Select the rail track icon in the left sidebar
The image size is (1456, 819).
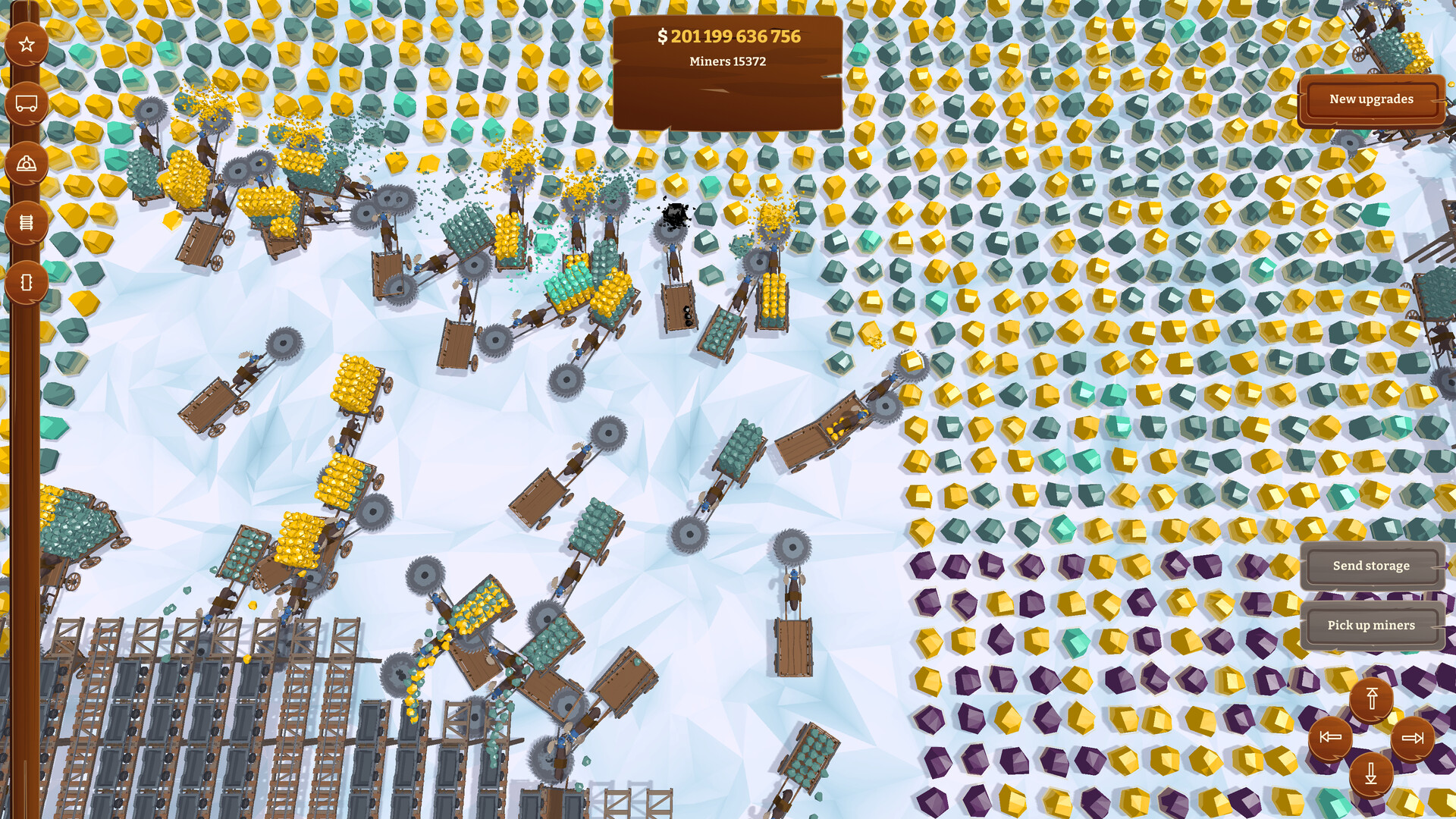click(x=27, y=221)
